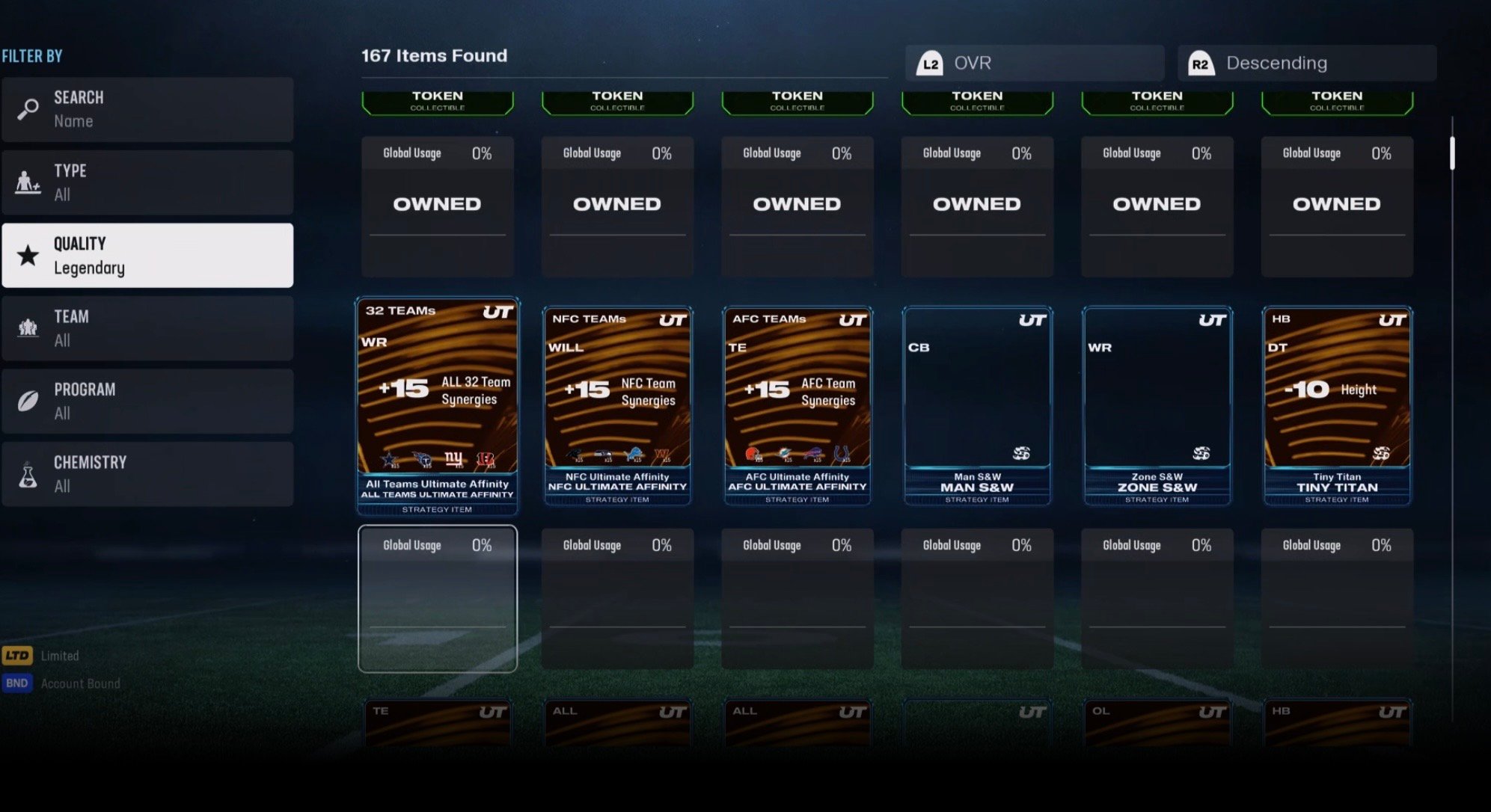1491x812 pixels.
Task: Pick the Man S&W strategy card
Action: tap(977, 406)
